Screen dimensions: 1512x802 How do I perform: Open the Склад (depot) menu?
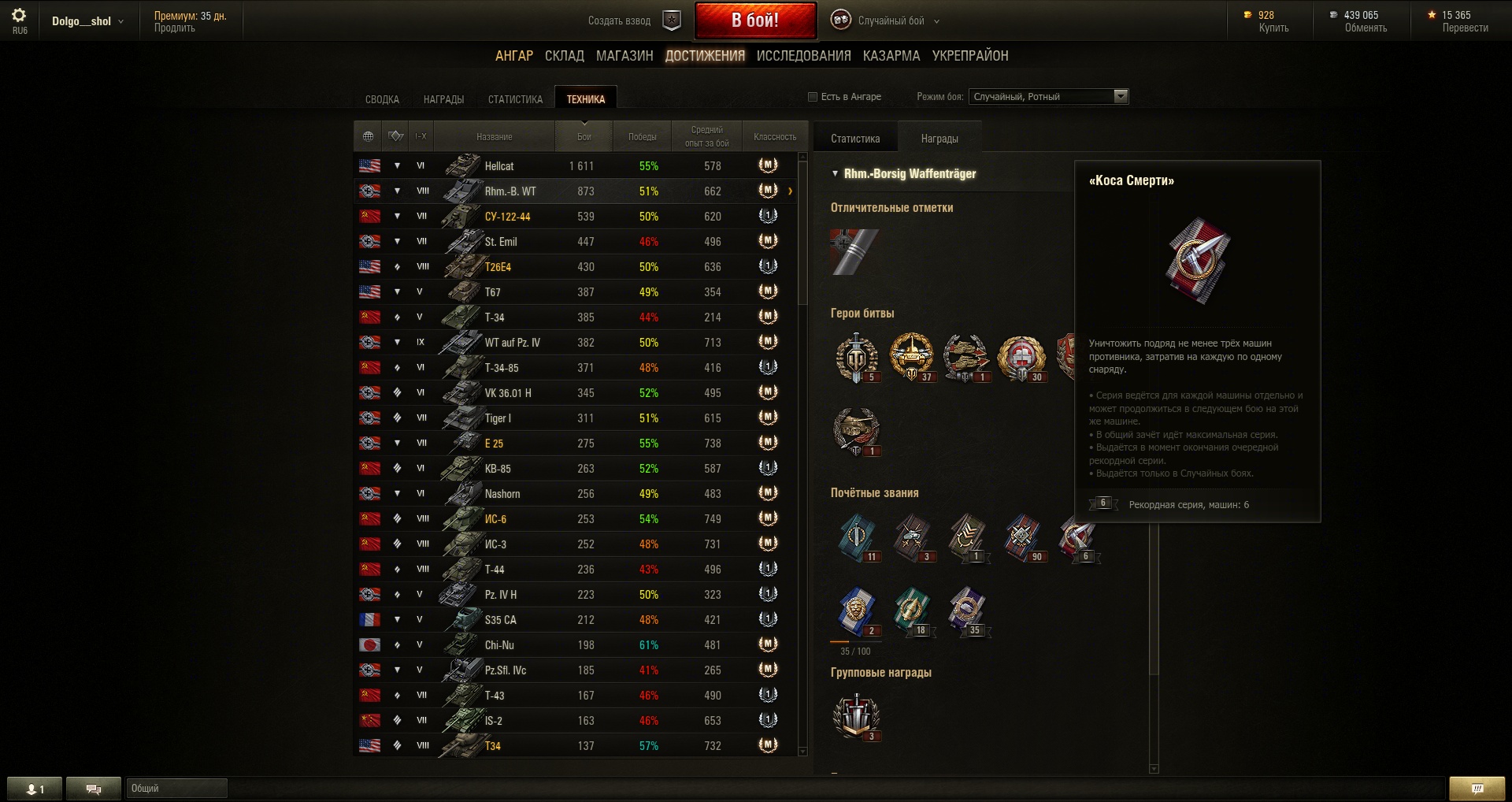[564, 56]
